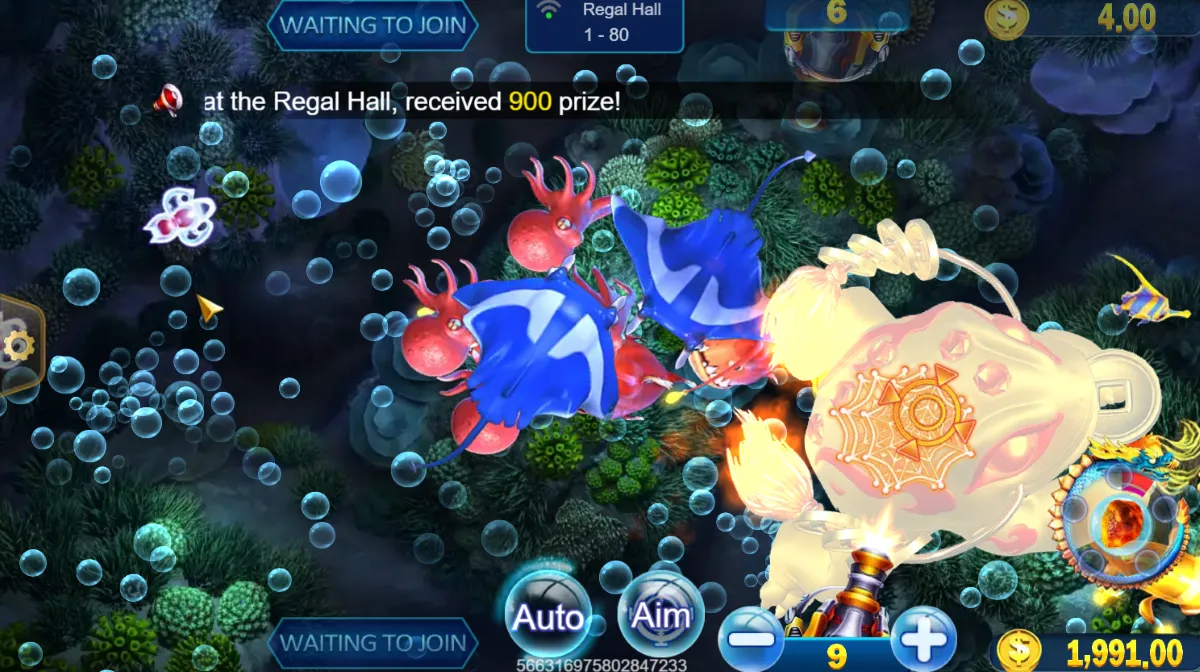Click the Regal Hall room panel
The image size is (1200, 672).
604,24
